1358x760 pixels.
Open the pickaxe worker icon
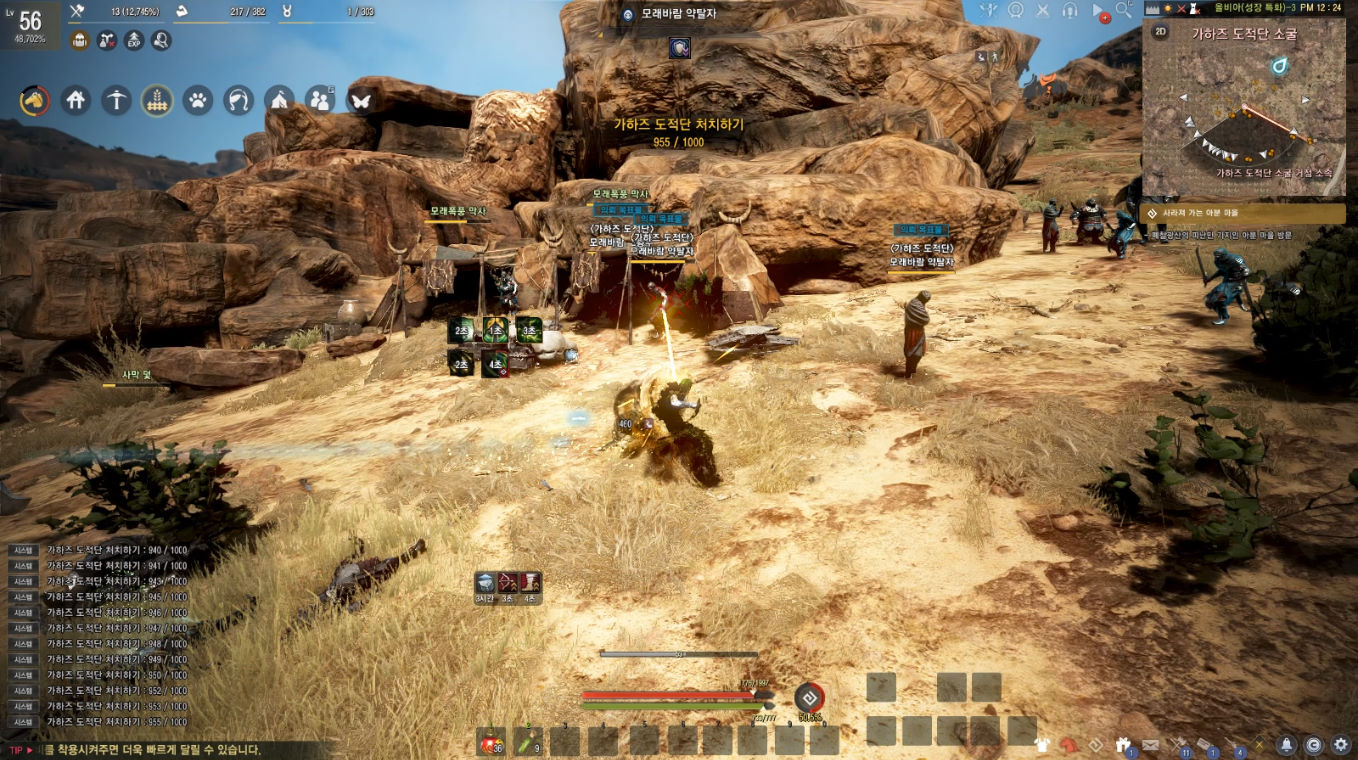tap(116, 100)
